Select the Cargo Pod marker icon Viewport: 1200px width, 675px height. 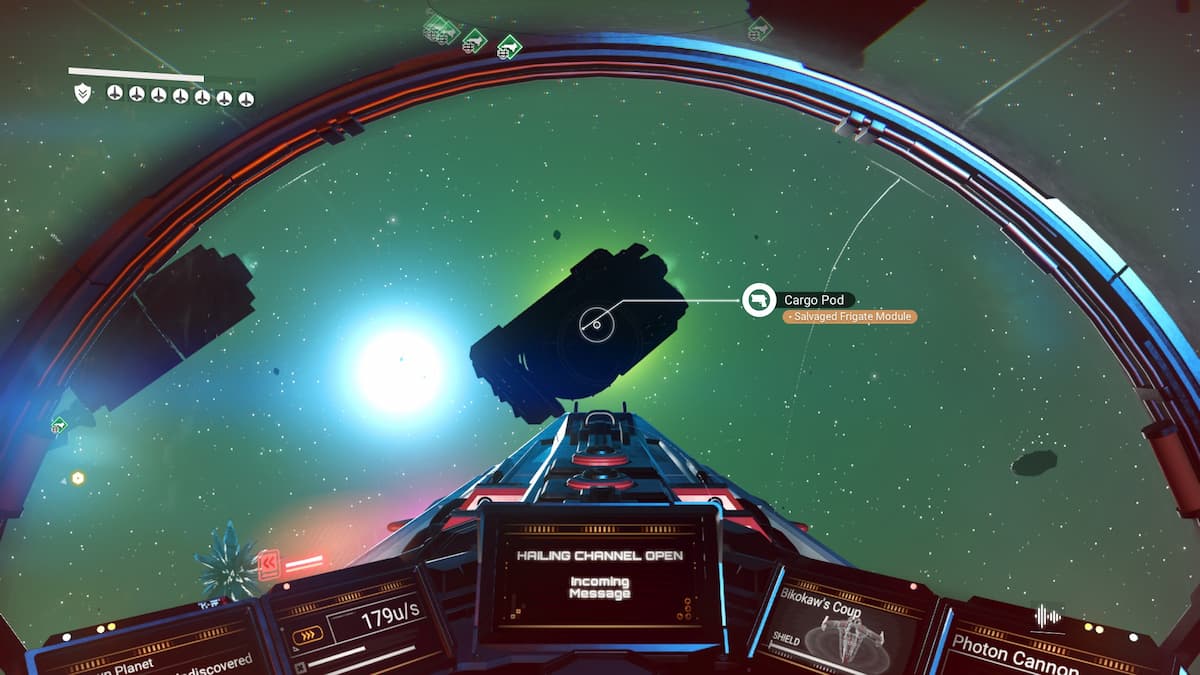[759, 299]
